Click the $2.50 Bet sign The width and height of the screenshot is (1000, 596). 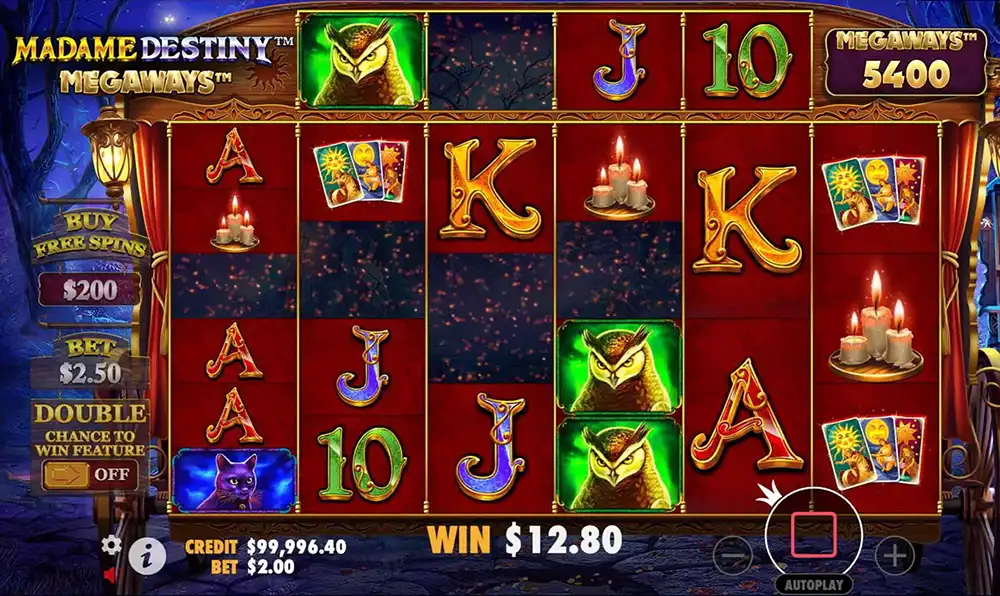click(90, 372)
